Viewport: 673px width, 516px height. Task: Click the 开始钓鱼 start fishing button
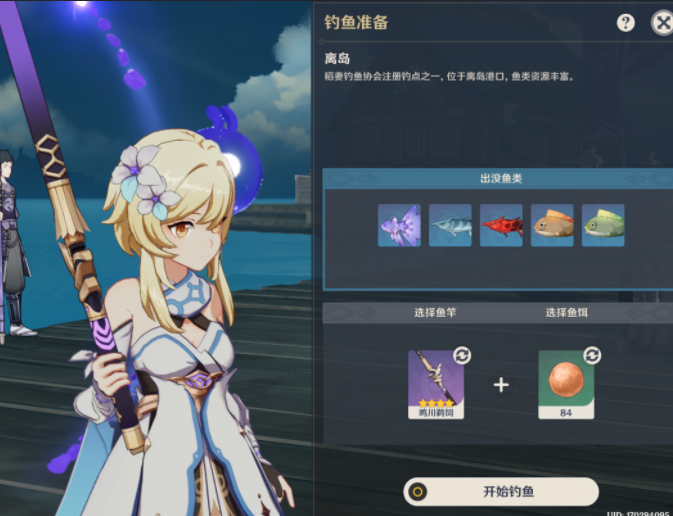click(x=501, y=492)
